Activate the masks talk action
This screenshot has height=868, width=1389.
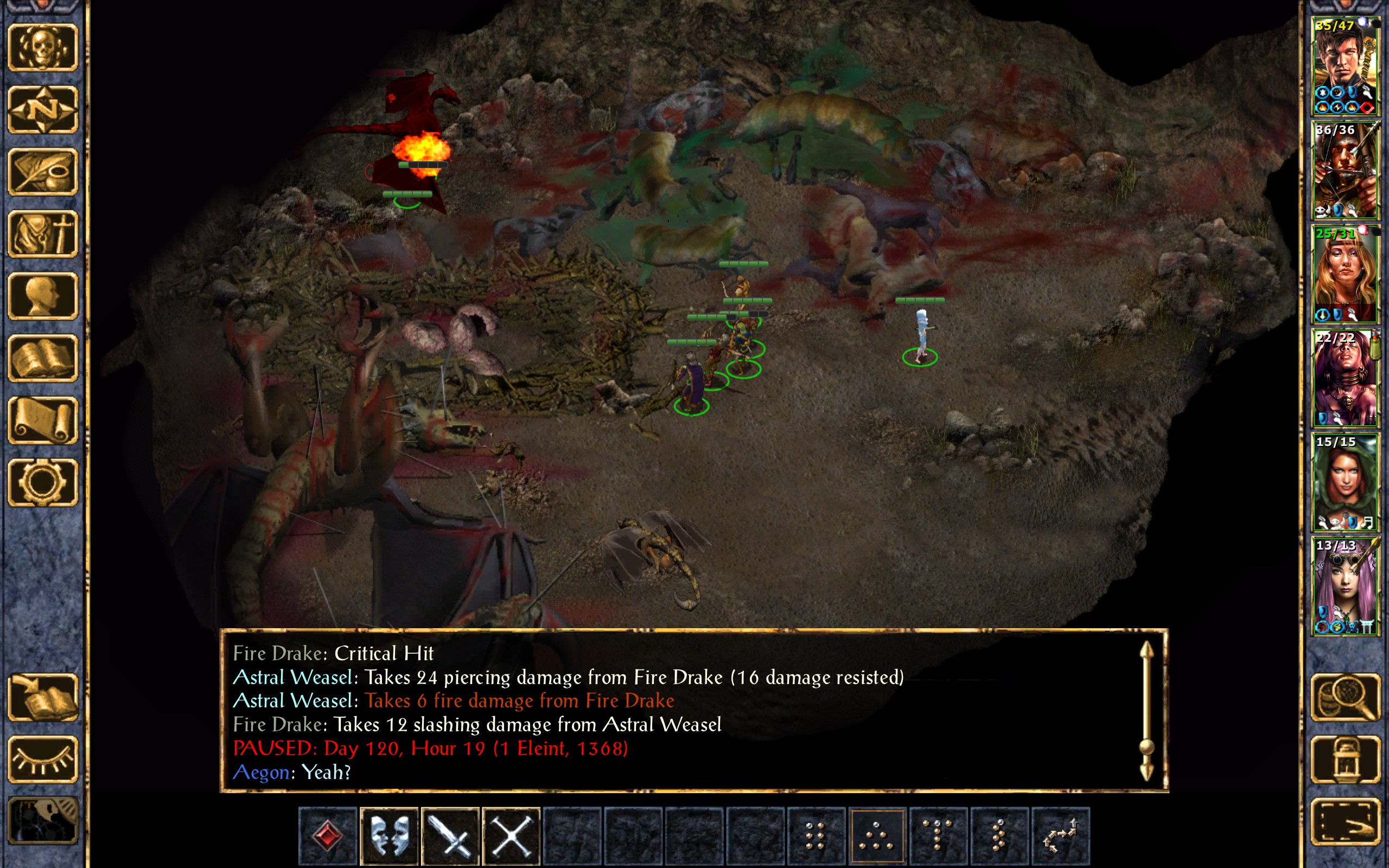click(389, 836)
